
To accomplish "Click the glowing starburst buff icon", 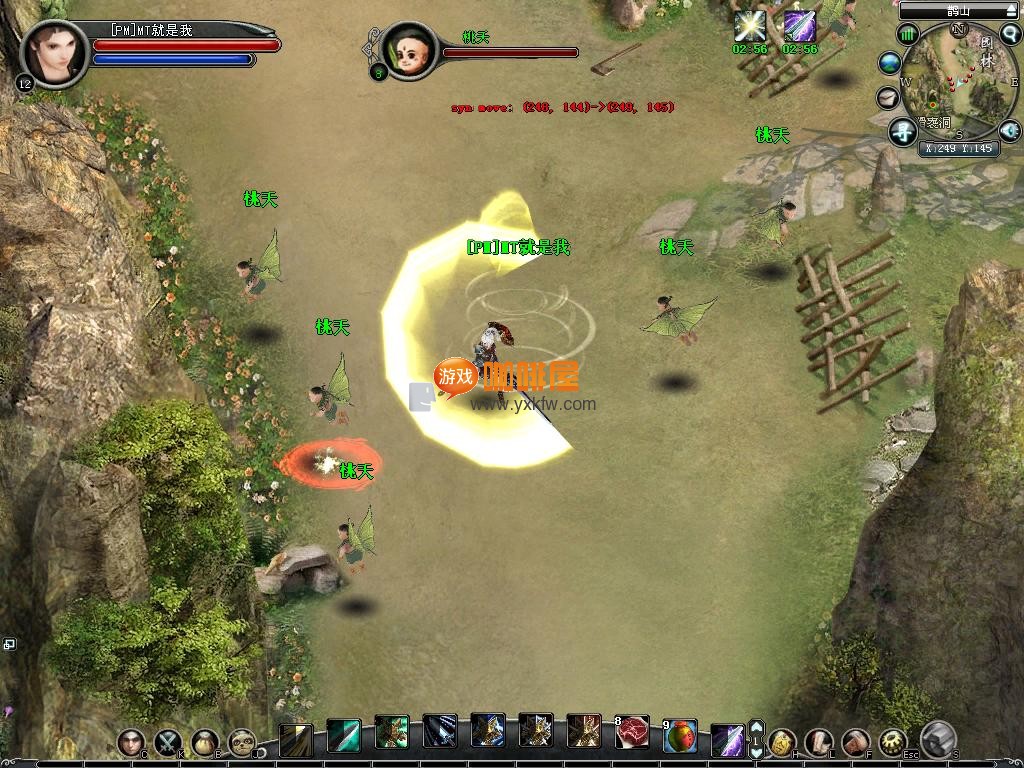I will [749, 26].
